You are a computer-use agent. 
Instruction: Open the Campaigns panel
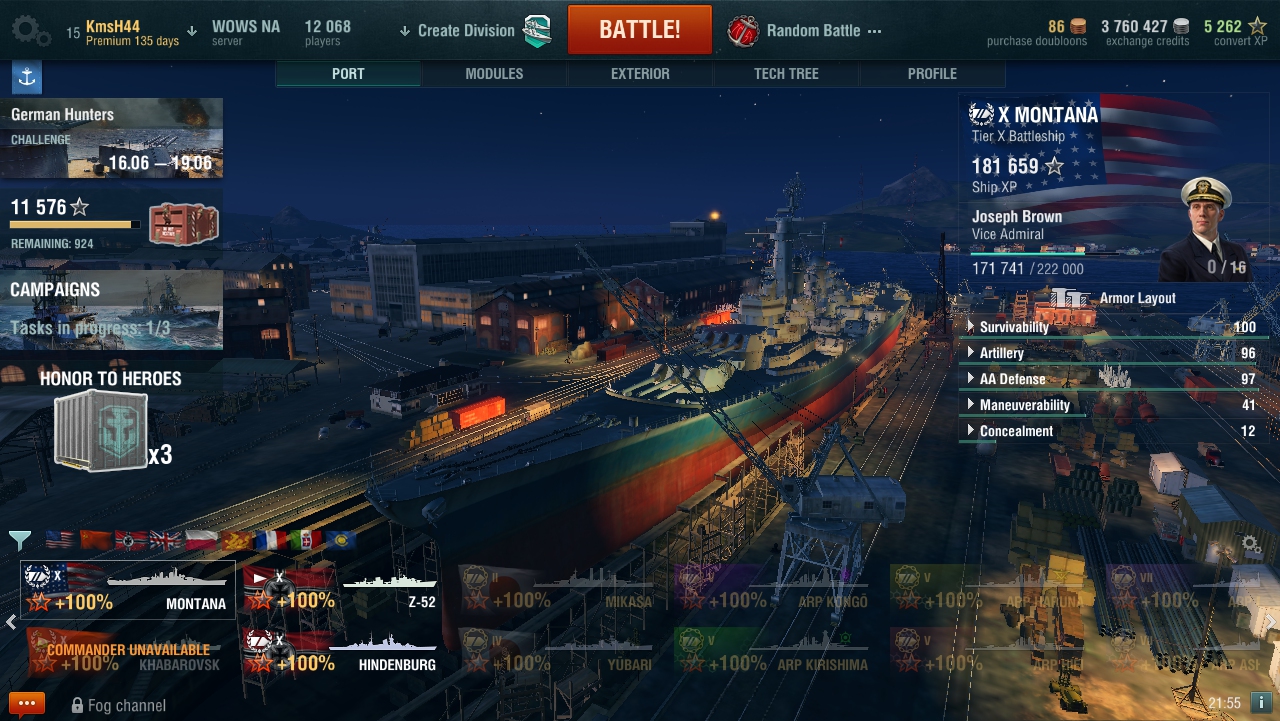[111, 310]
